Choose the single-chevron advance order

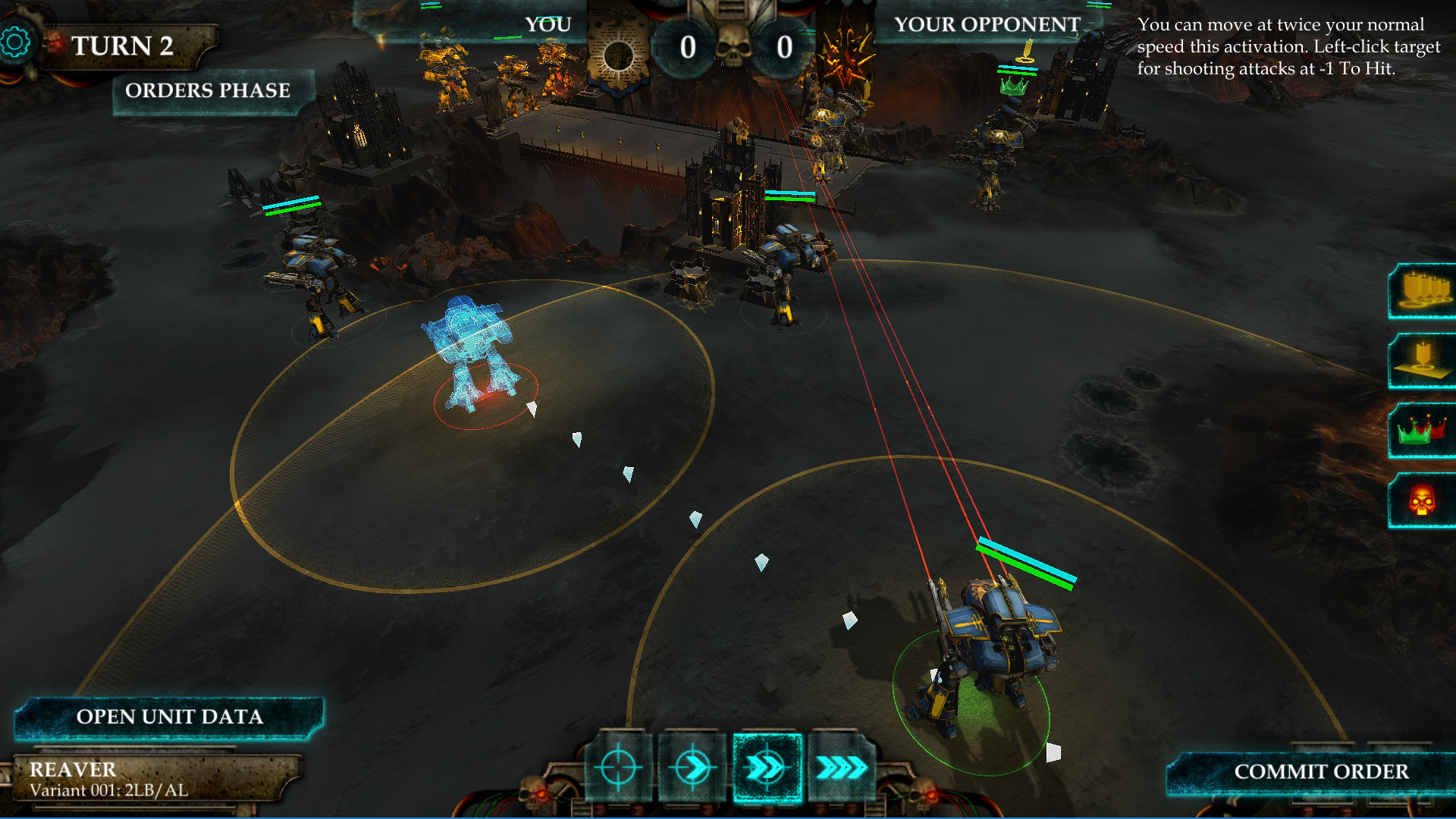click(692, 767)
